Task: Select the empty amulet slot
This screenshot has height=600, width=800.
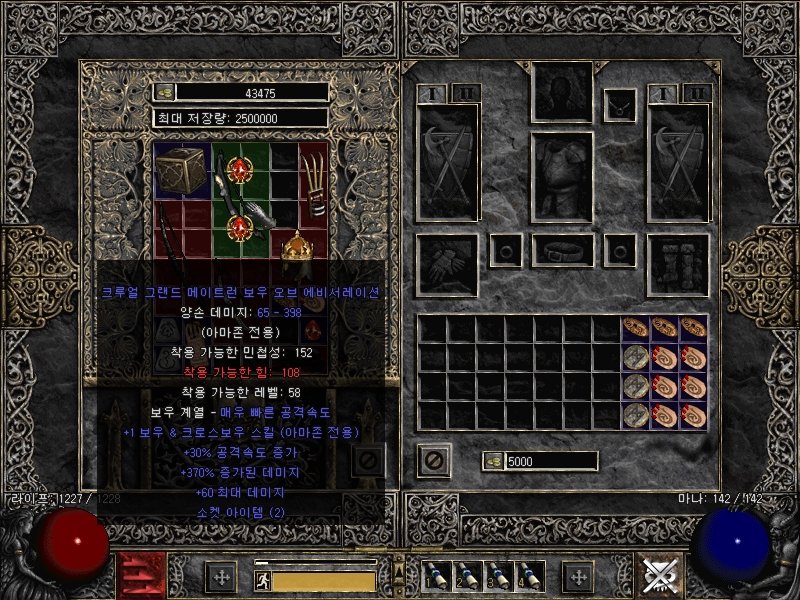Action: click(x=621, y=101)
